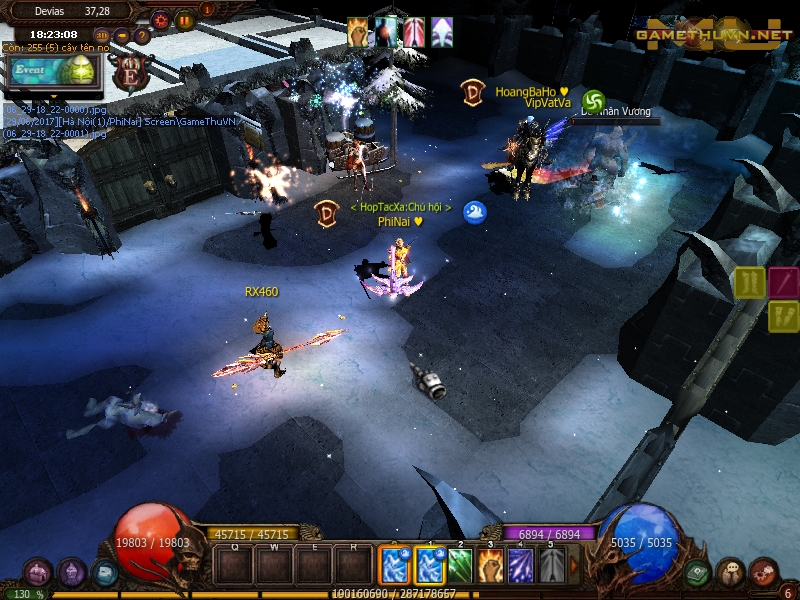This screenshot has width=800, height=600.
Task: Select the E quick item slot
Action: (313, 566)
